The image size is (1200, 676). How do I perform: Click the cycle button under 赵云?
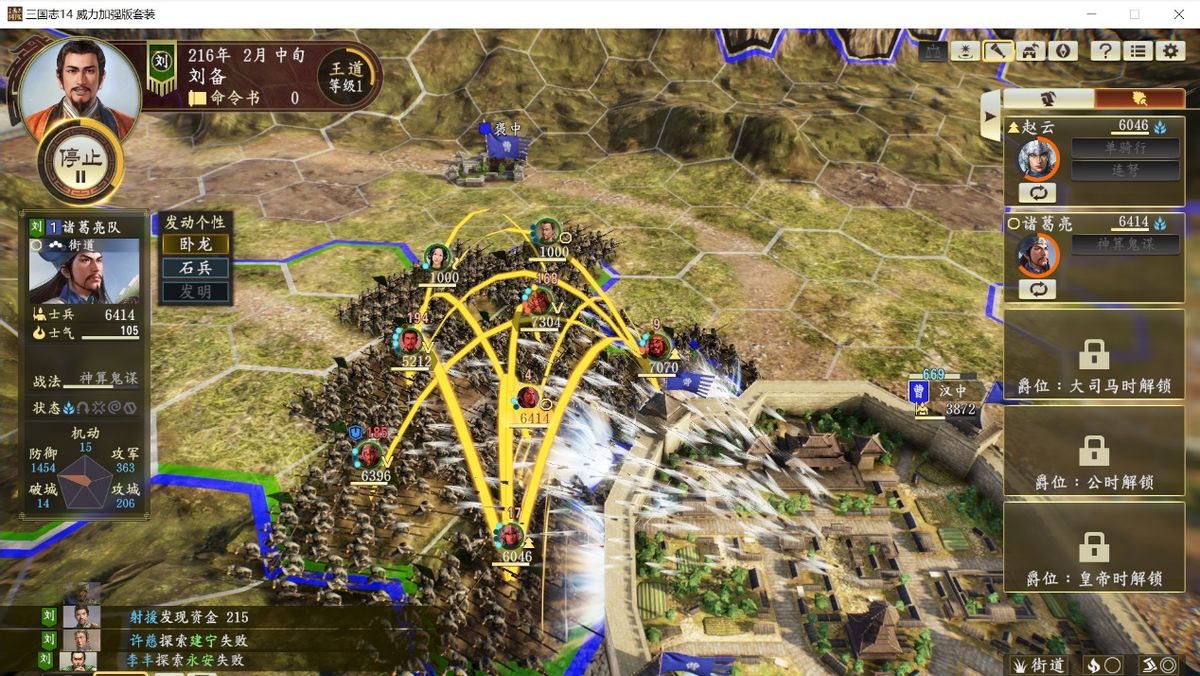pyautogui.click(x=1037, y=192)
